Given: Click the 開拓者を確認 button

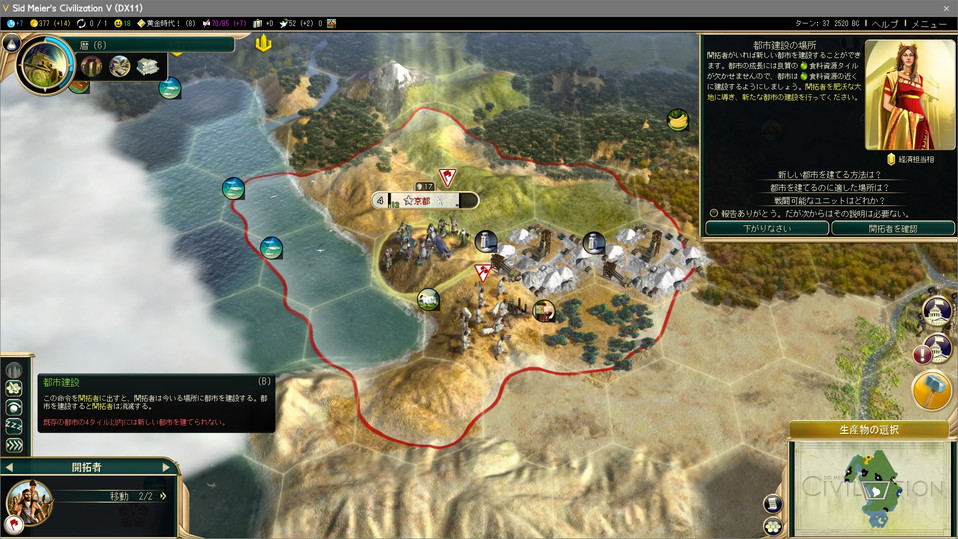Looking at the screenshot, I should (892, 228).
